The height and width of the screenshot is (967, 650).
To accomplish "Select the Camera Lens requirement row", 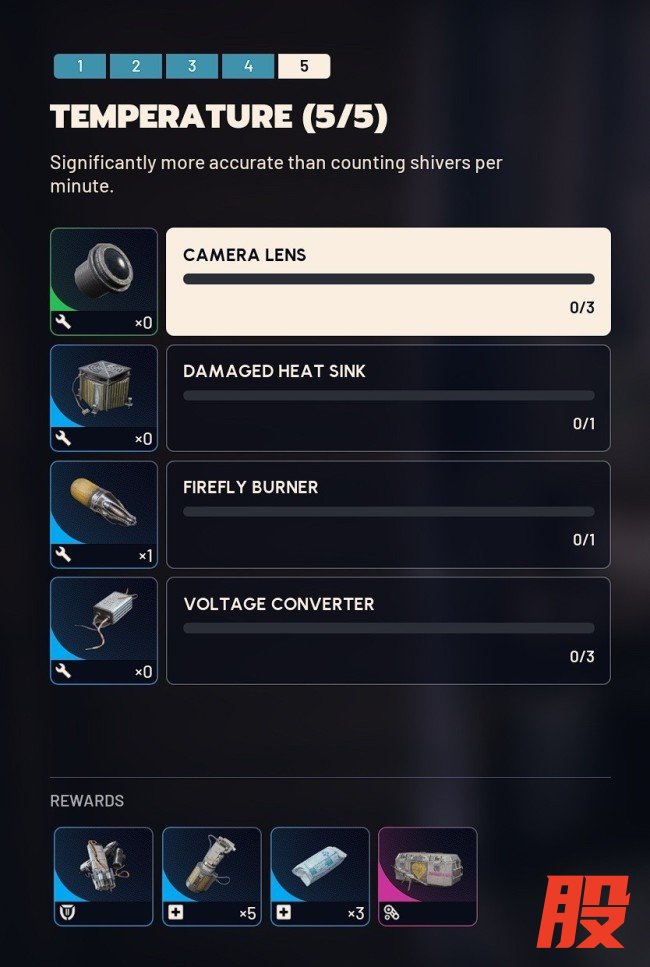I will click(388, 281).
